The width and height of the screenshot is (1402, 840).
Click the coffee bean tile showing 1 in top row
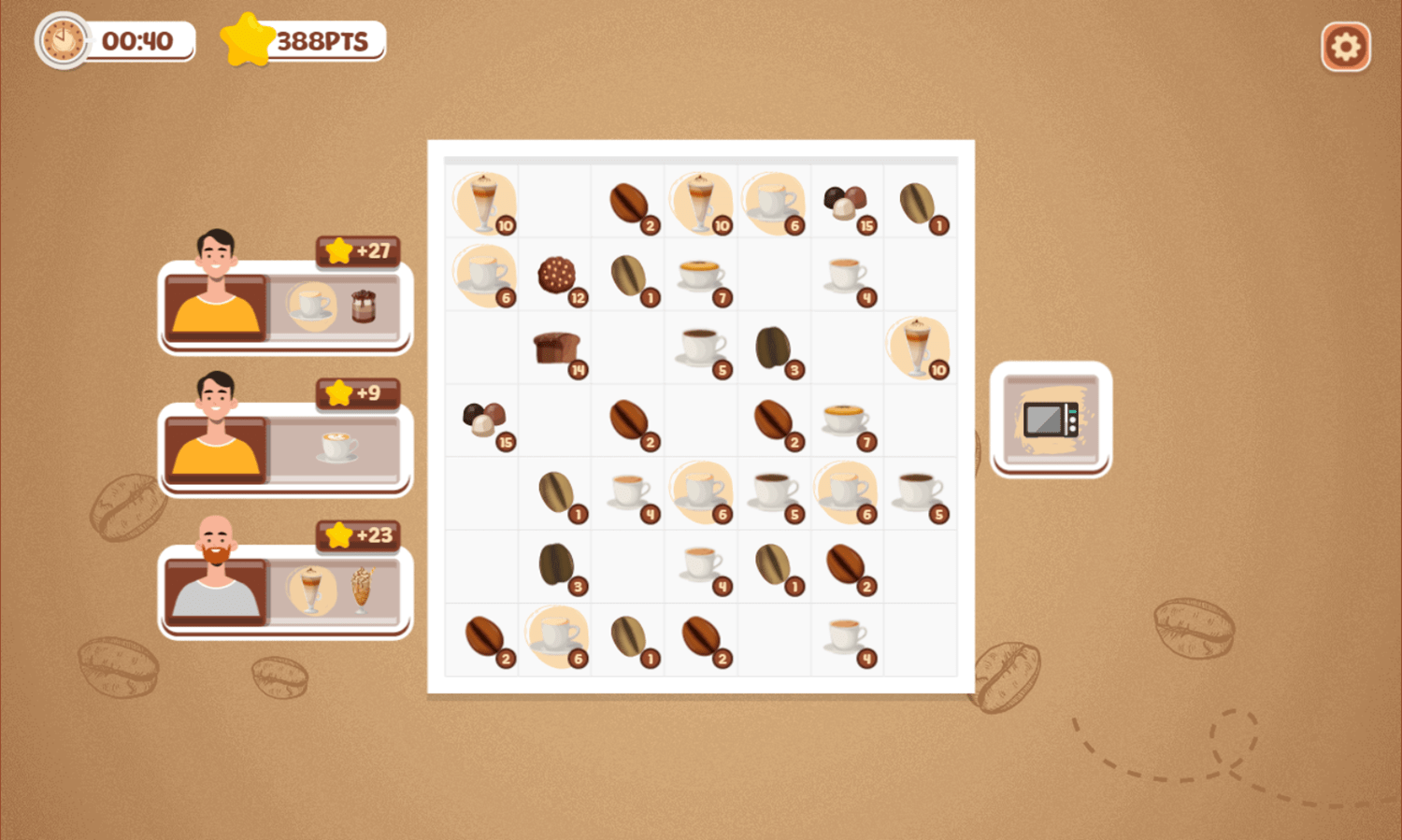[x=919, y=201]
